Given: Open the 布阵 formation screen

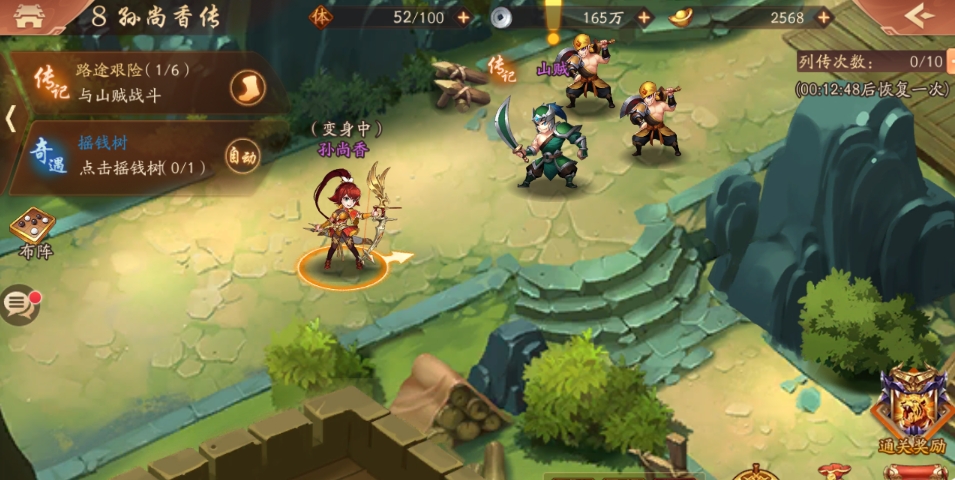Looking at the screenshot, I should point(33,234).
